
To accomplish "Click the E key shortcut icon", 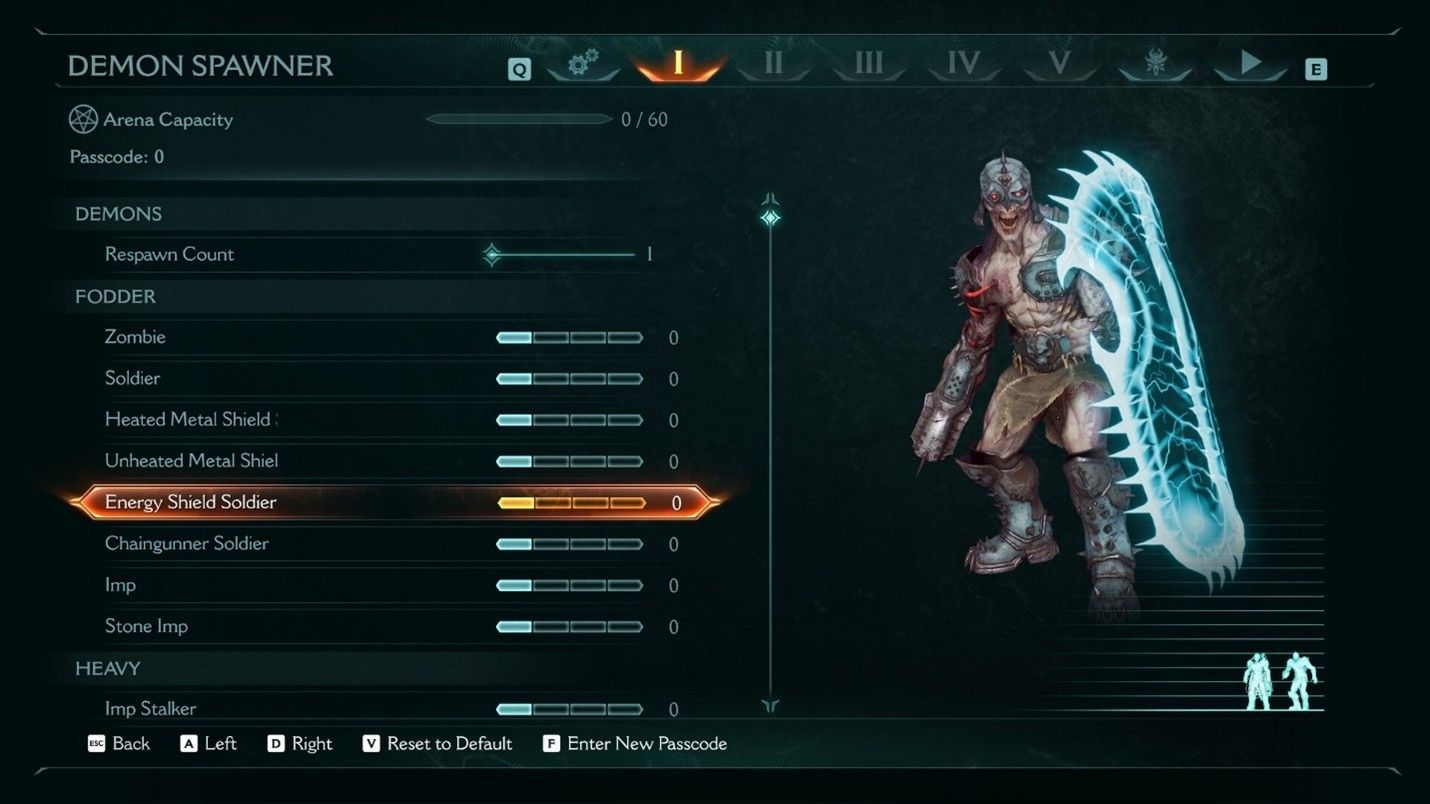I will pos(1318,69).
